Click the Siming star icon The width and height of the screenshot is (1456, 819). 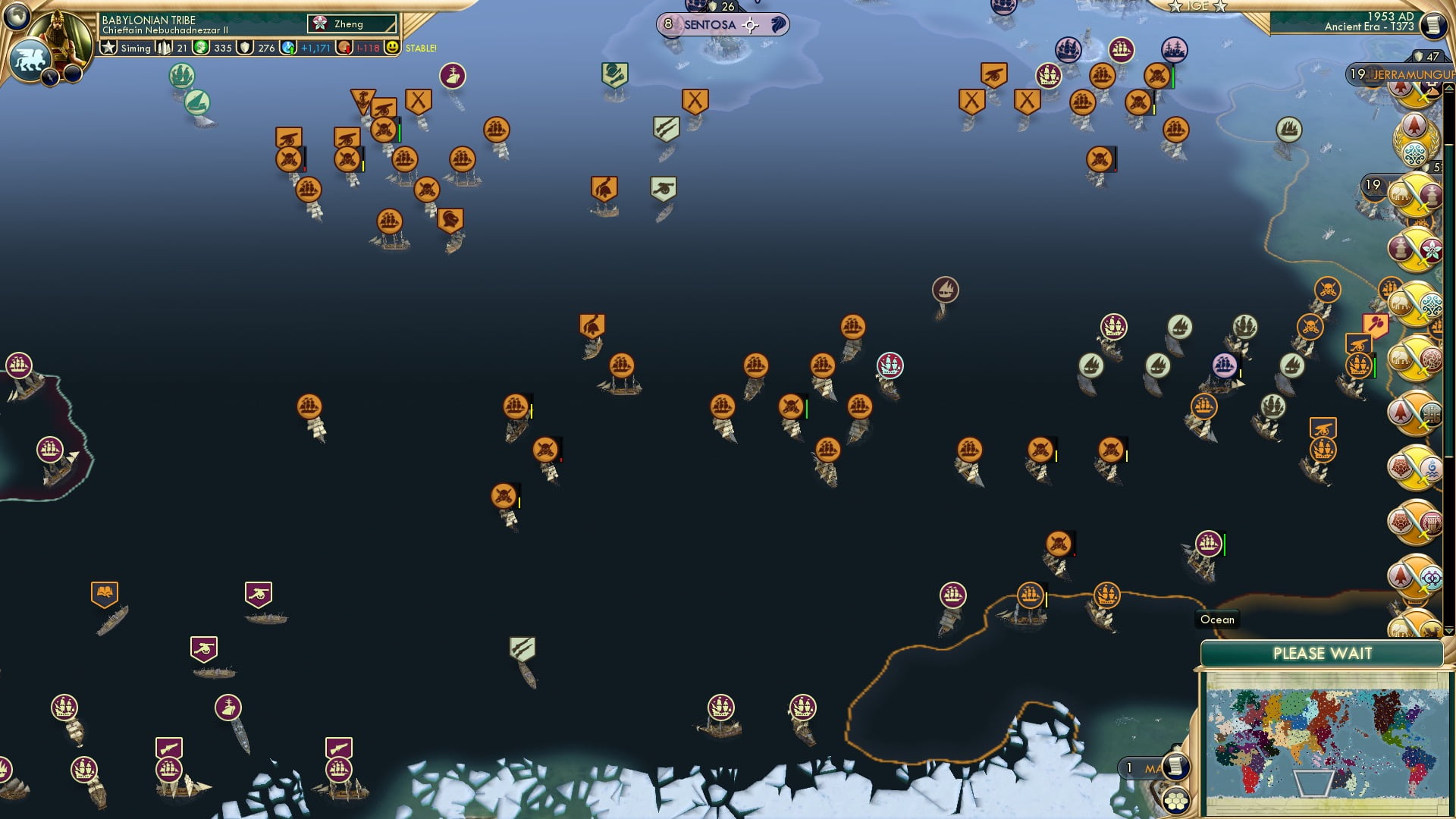point(109,48)
